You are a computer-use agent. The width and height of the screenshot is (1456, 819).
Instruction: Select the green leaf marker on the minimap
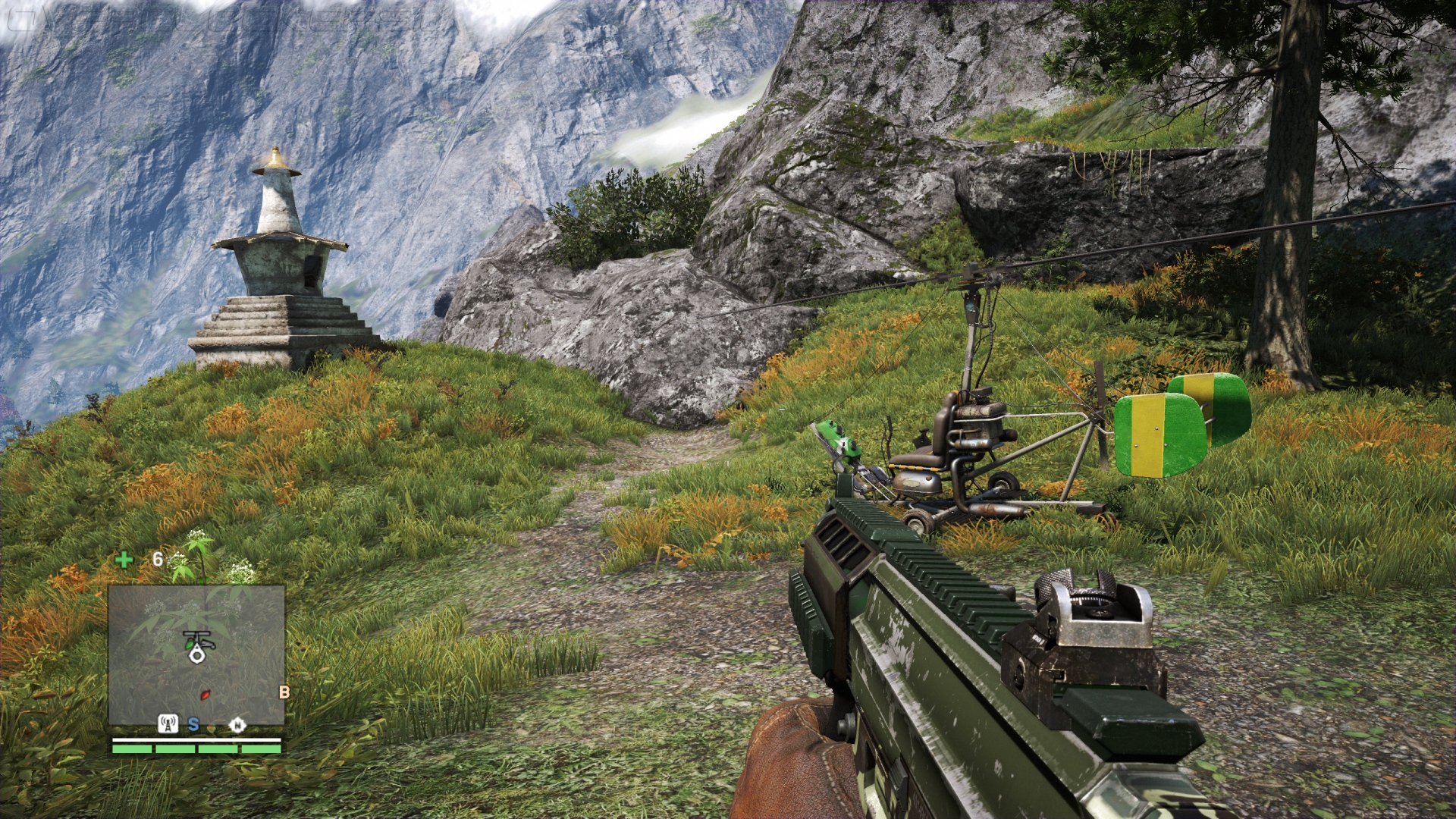pos(189,644)
